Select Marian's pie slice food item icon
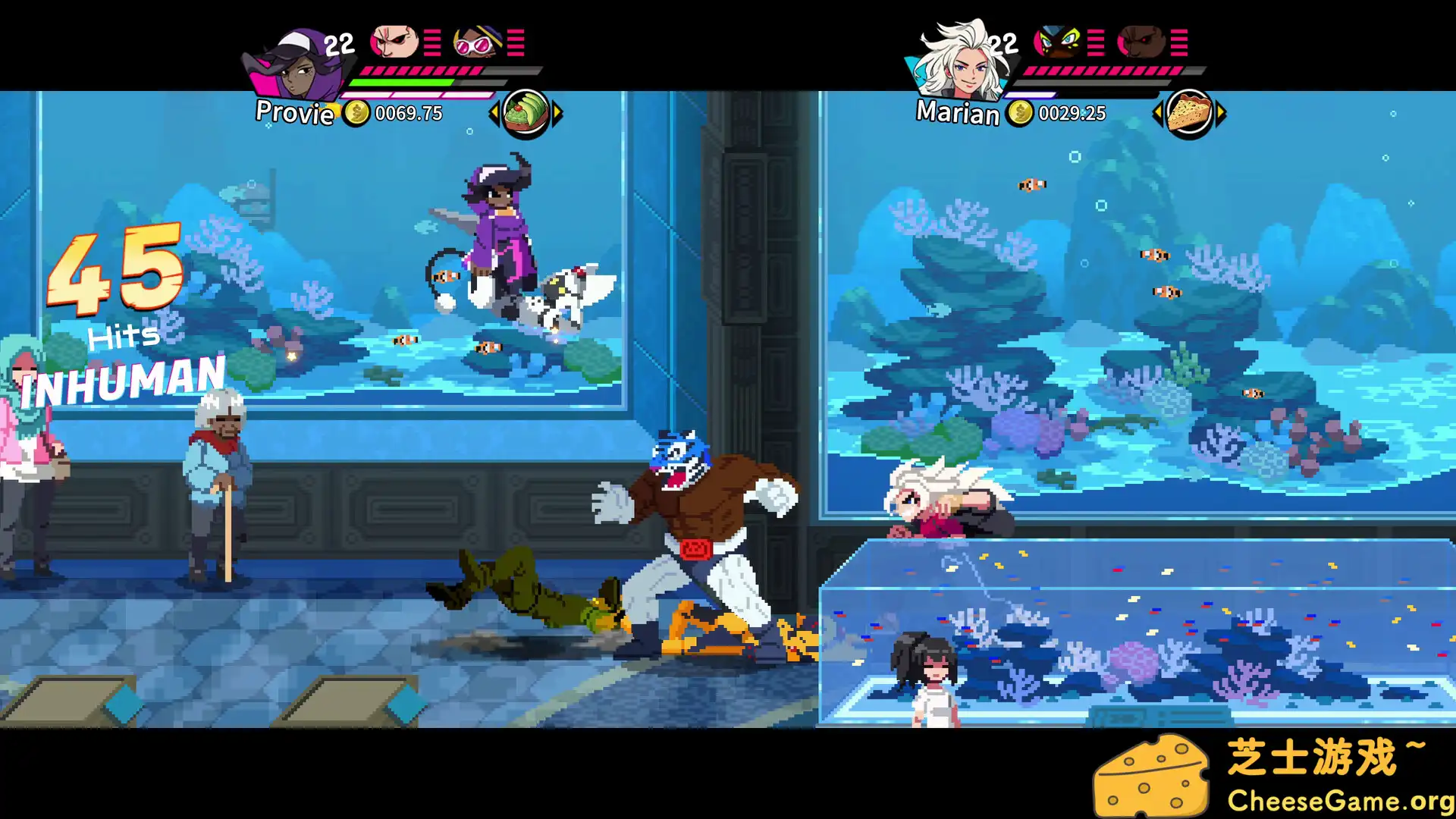 (1189, 112)
